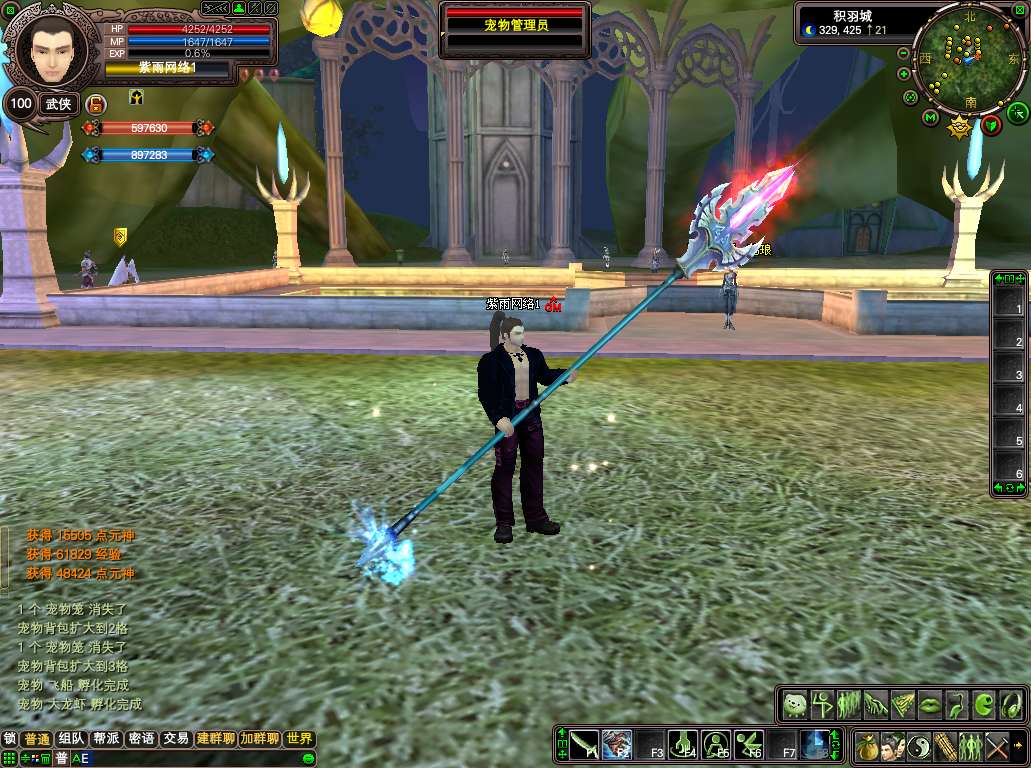Image resolution: width=1031 pixels, height=768 pixels.
Task: Click the golden sun badge below the minimap
Action: pos(960,126)
